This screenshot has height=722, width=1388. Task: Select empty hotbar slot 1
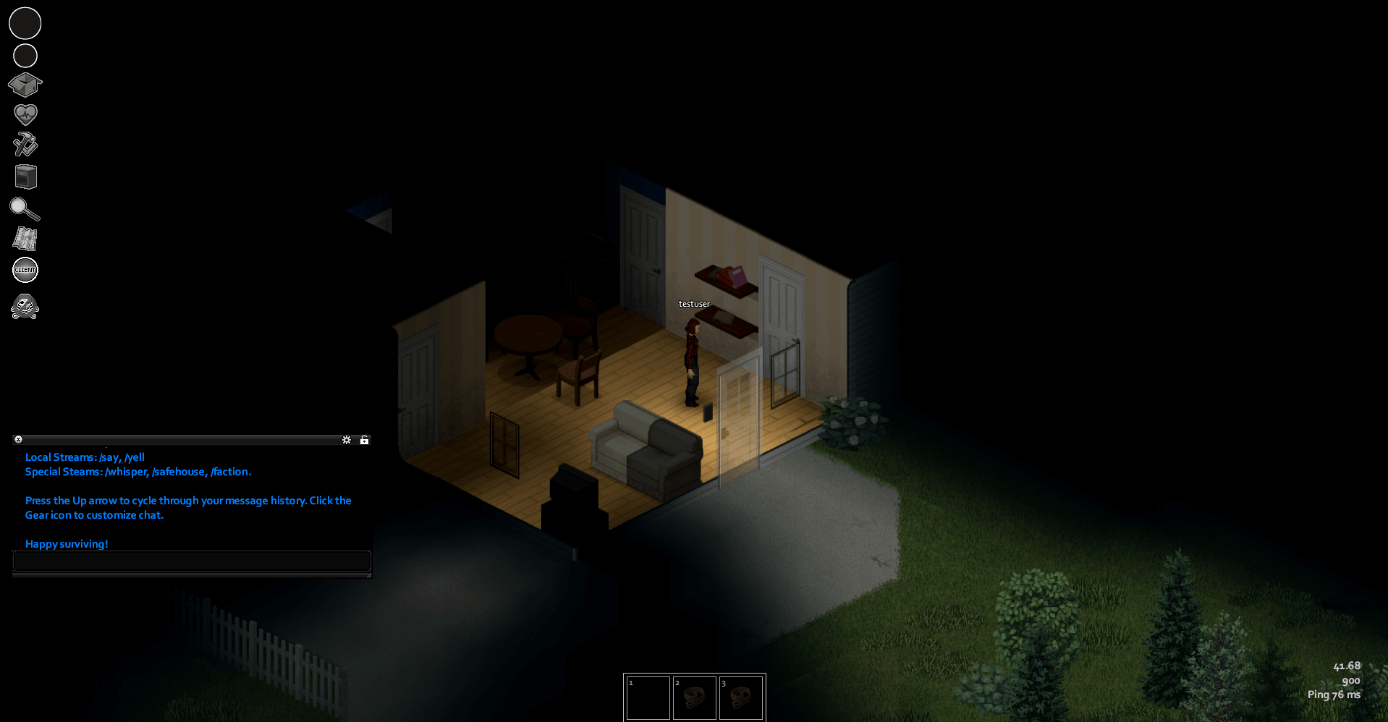647,697
